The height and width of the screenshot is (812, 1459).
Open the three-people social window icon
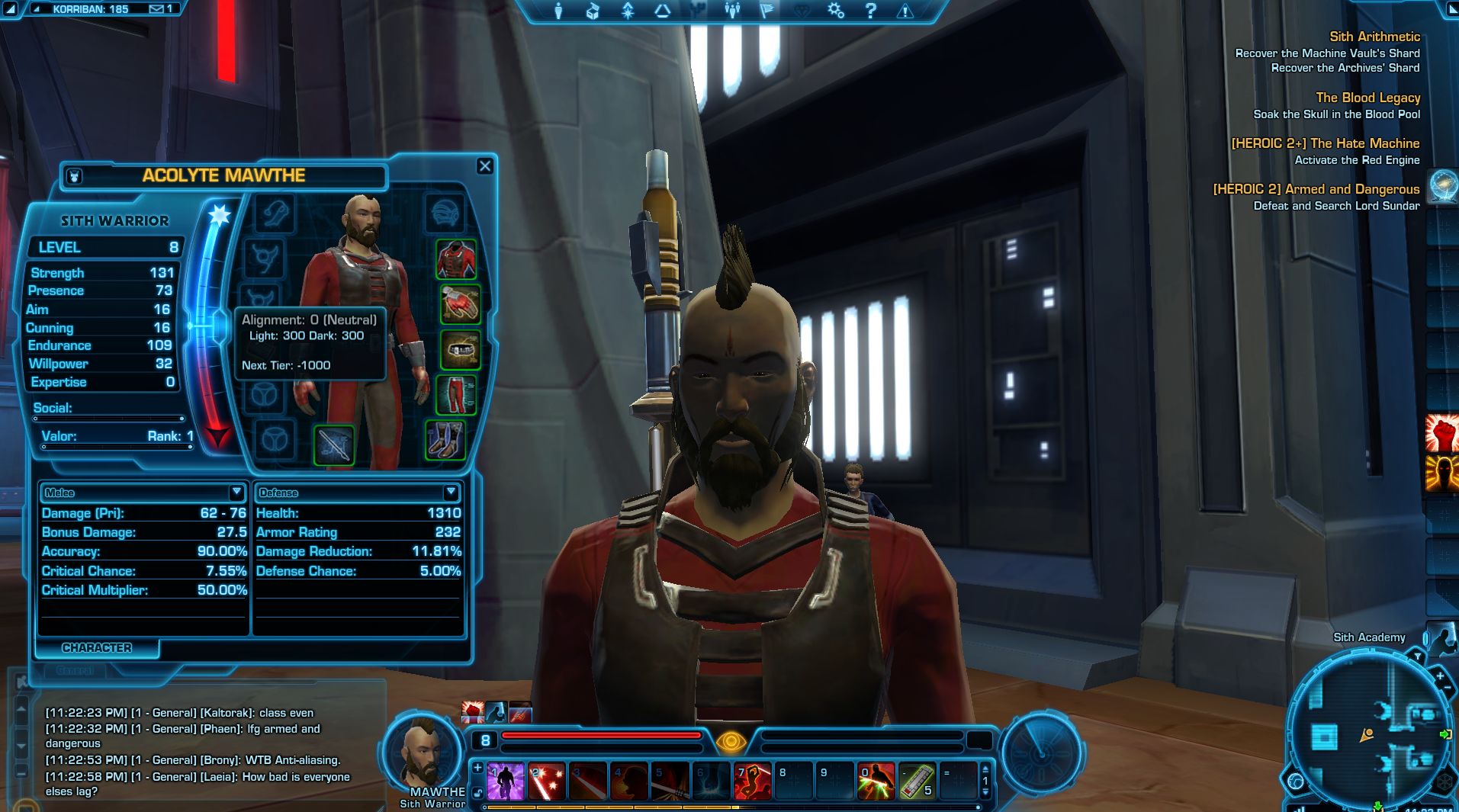(x=732, y=11)
